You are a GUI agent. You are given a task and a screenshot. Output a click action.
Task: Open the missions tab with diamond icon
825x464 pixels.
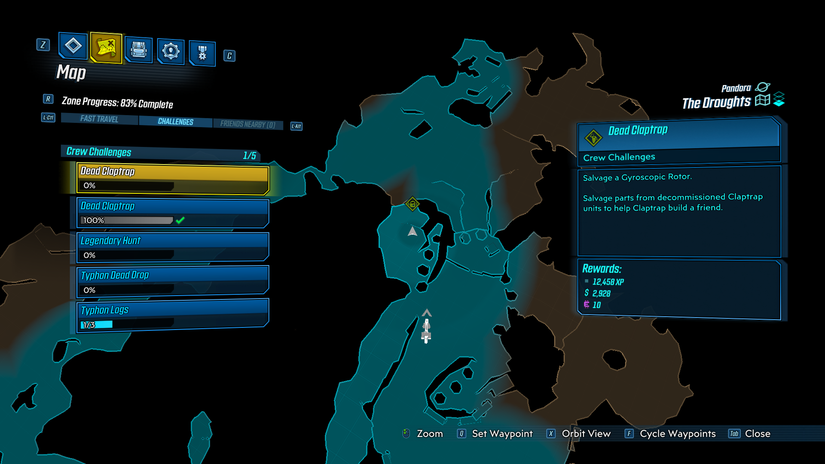click(x=73, y=47)
